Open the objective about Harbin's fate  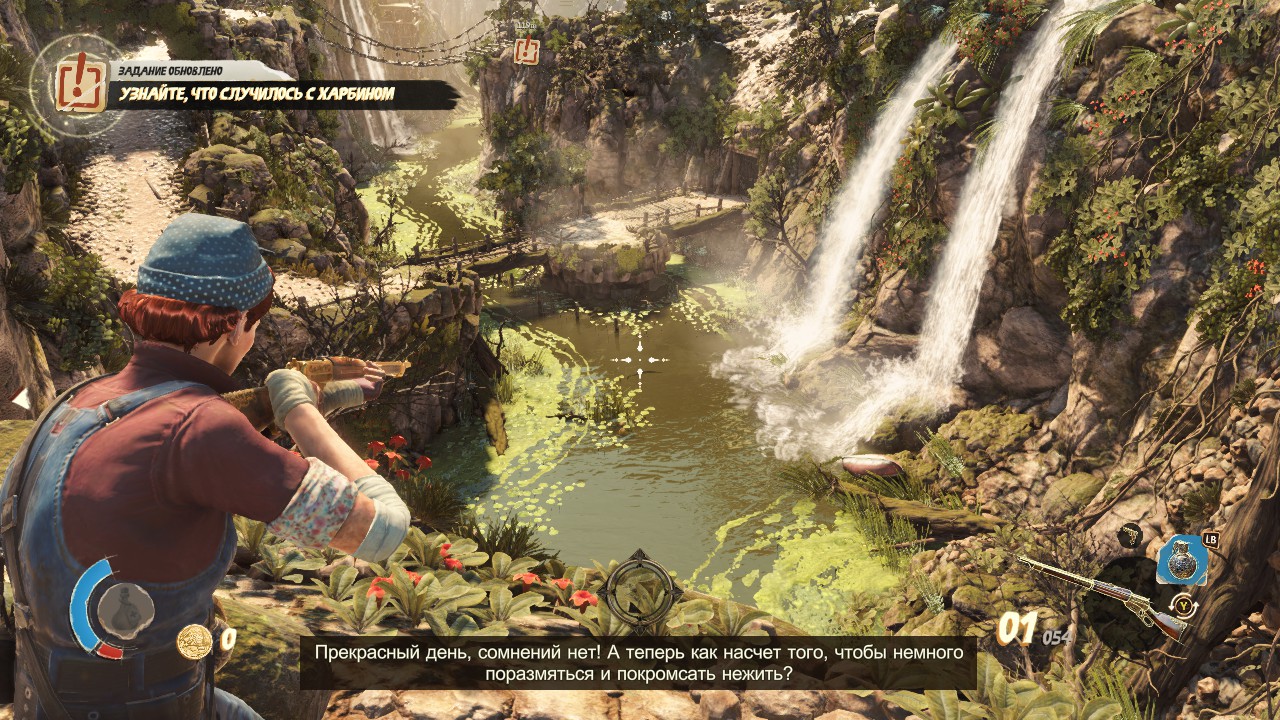pos(257,95)
